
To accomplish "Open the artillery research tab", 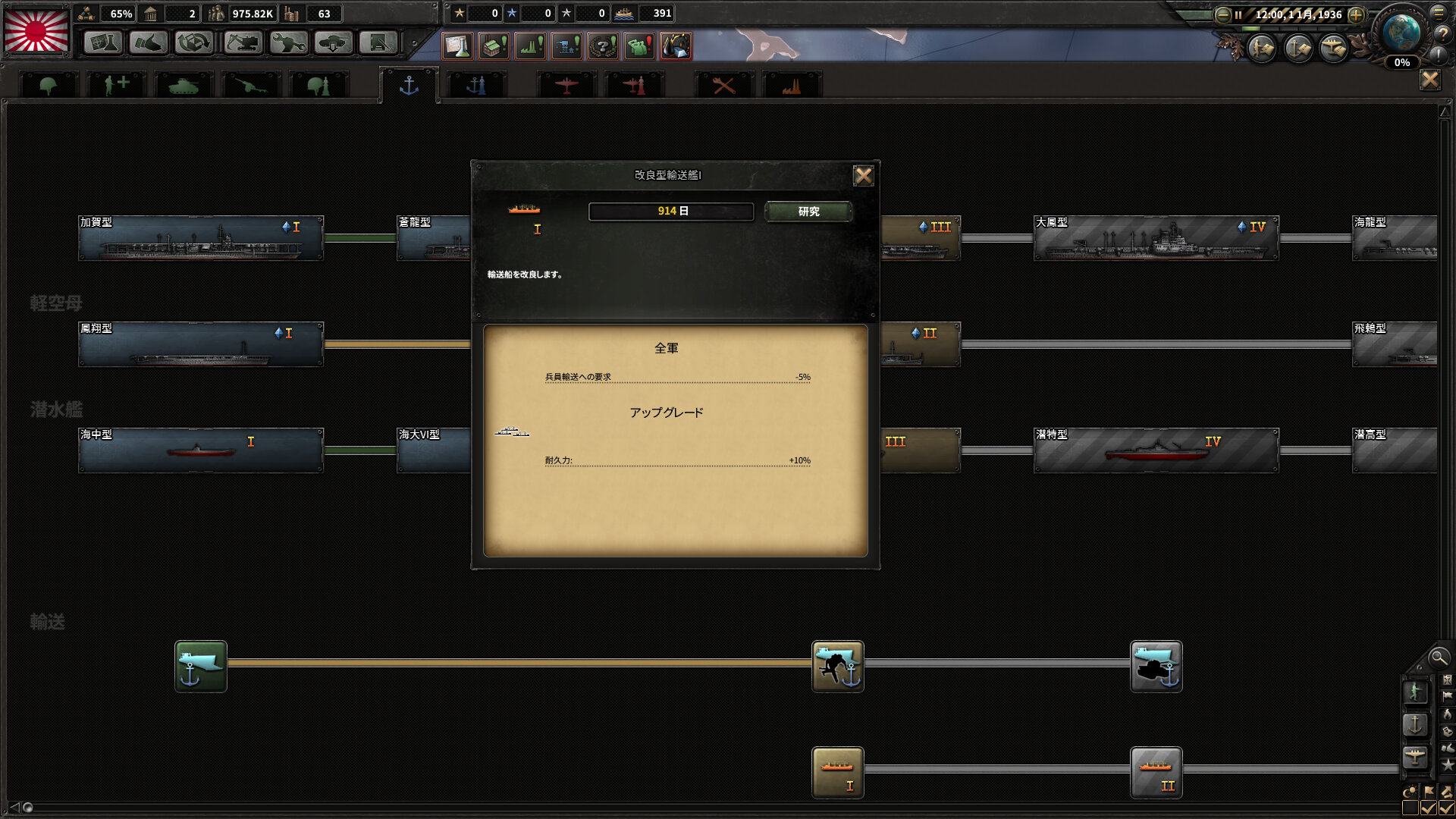I will [x=251, y=86].
